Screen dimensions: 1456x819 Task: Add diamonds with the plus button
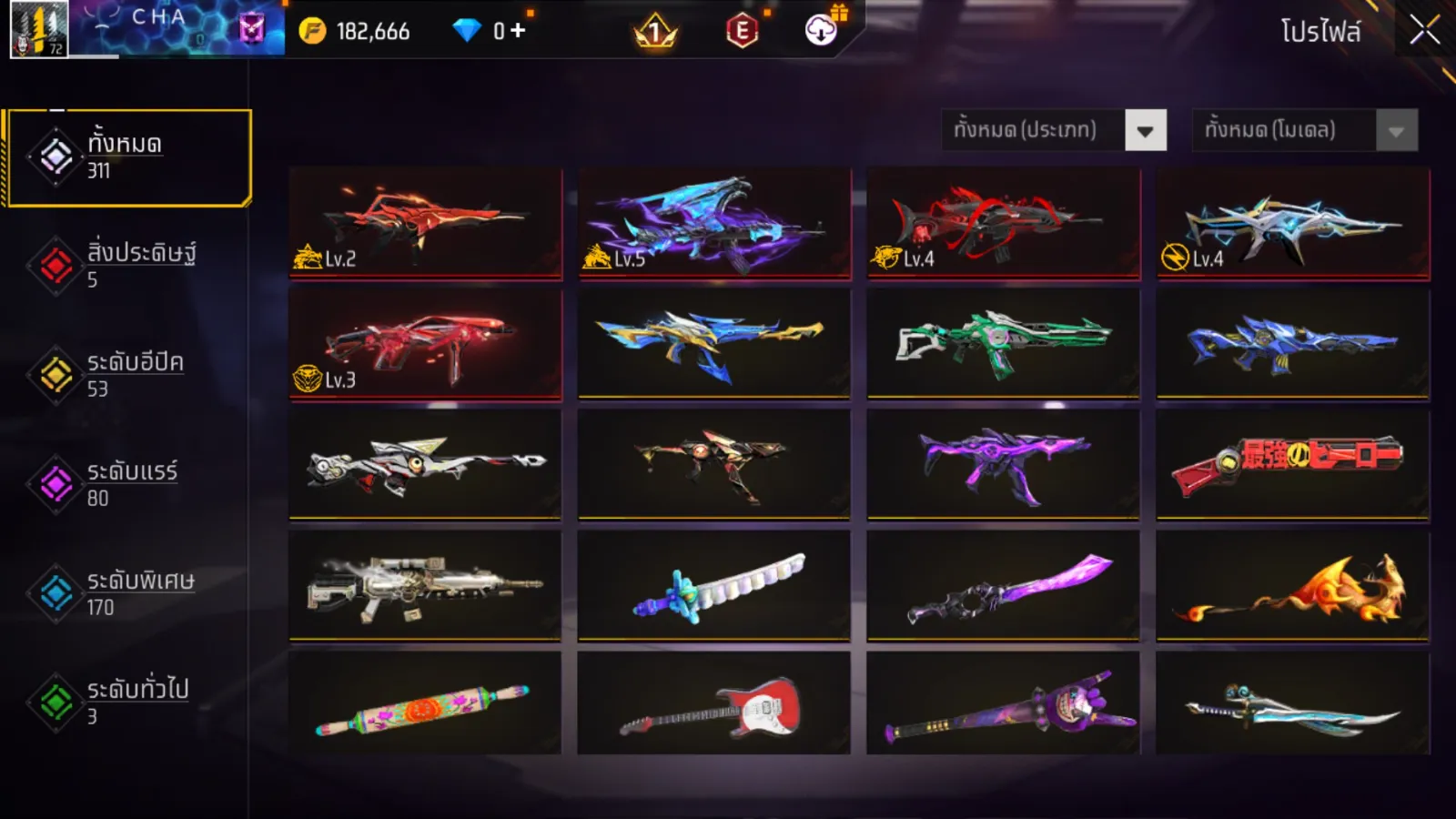point(518,31)
